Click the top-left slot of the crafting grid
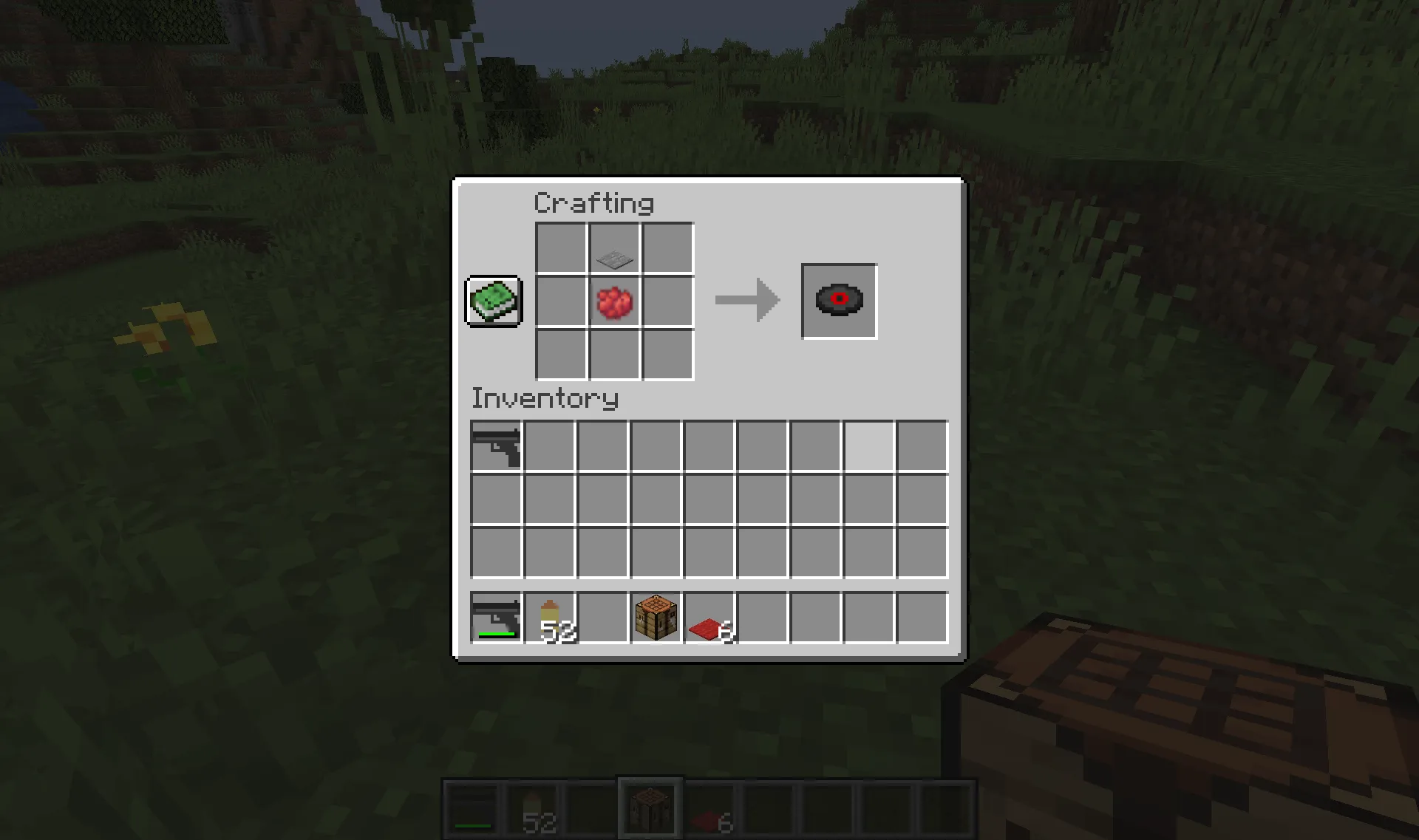 [x=559, y=247]
